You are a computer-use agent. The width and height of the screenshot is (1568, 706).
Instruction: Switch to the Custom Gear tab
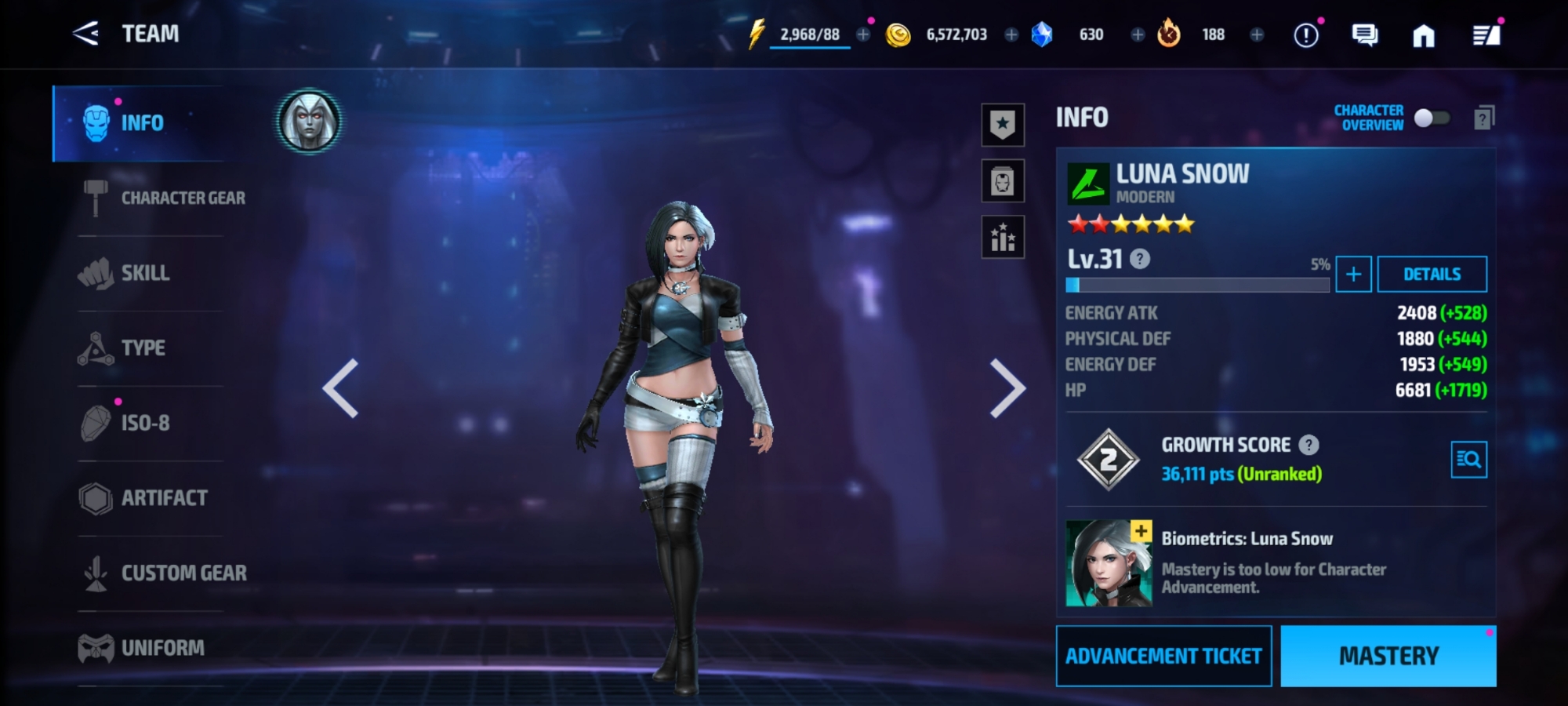183,573
